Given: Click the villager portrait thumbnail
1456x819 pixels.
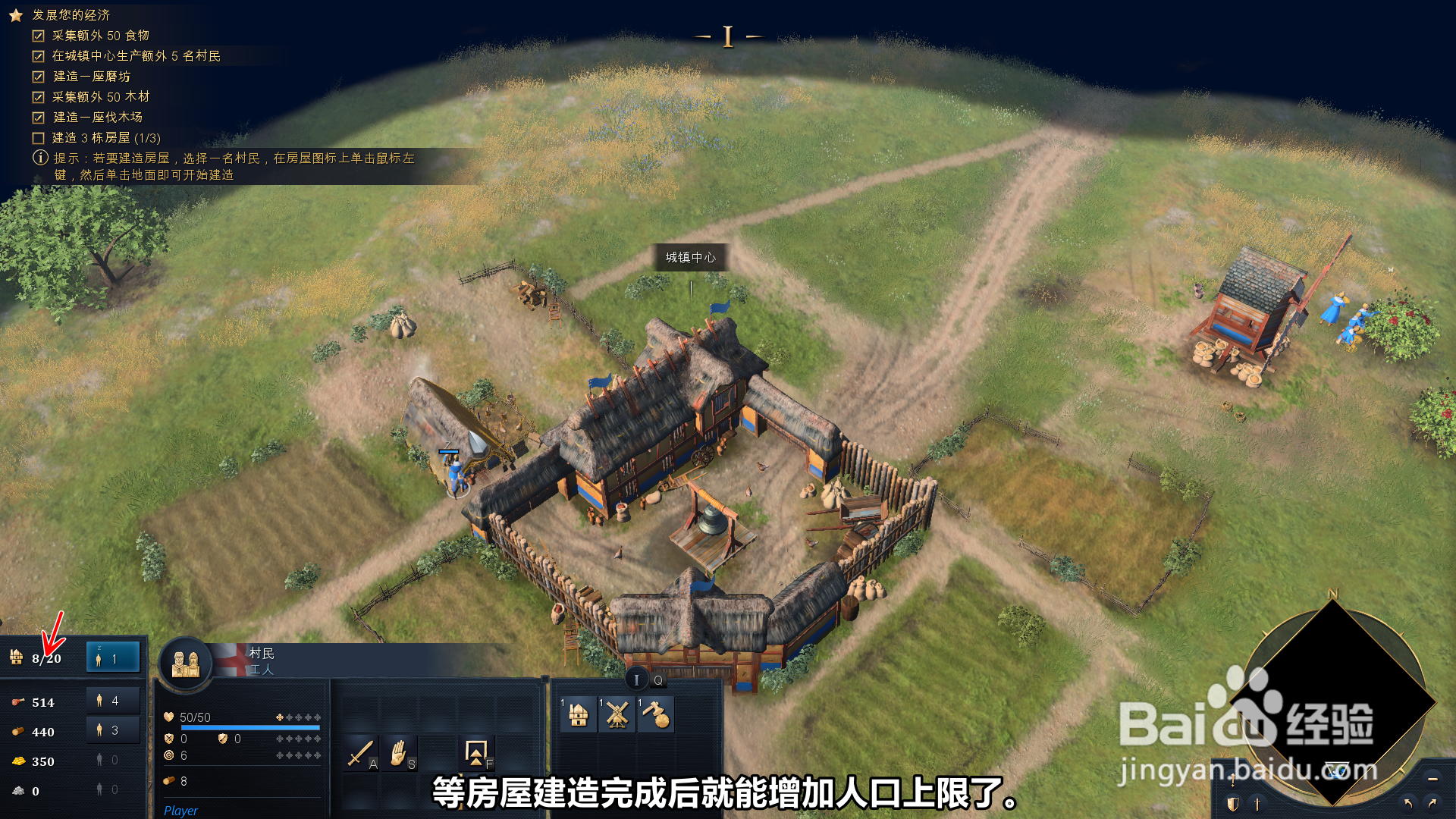Looking at the screenshot, I should coord(186,664).
